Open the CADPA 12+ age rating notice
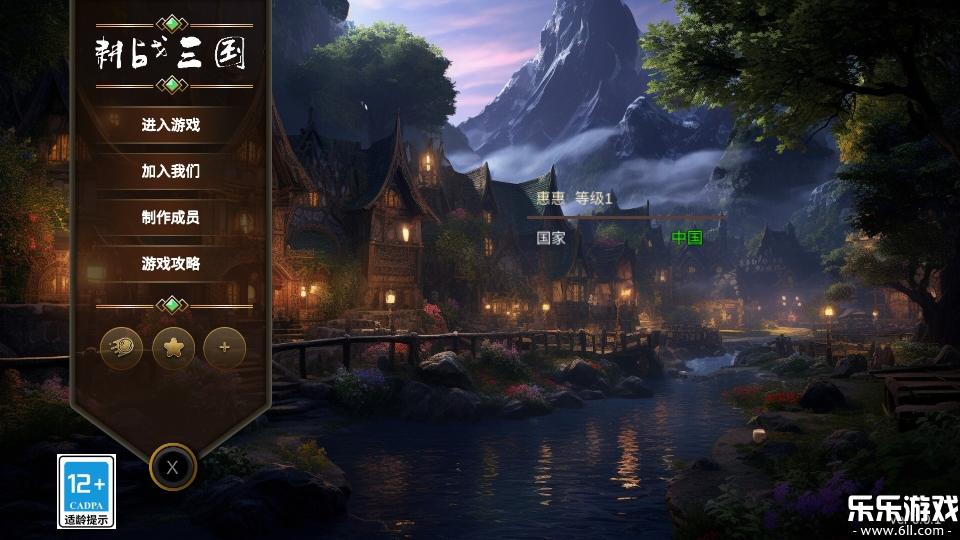This screenshot has height=540, width=960. point(87,491)
